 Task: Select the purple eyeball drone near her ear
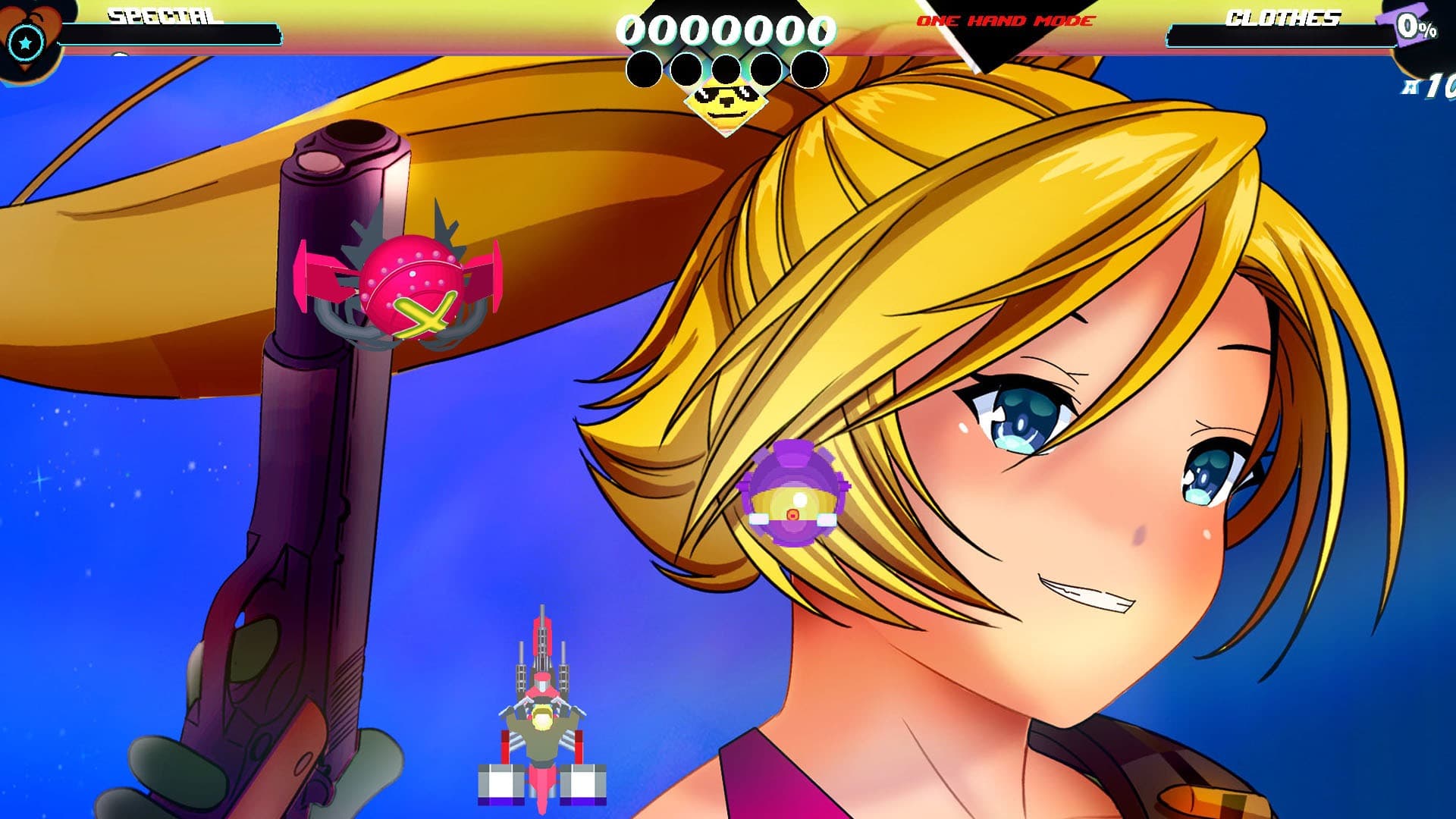tap(792, 493)
